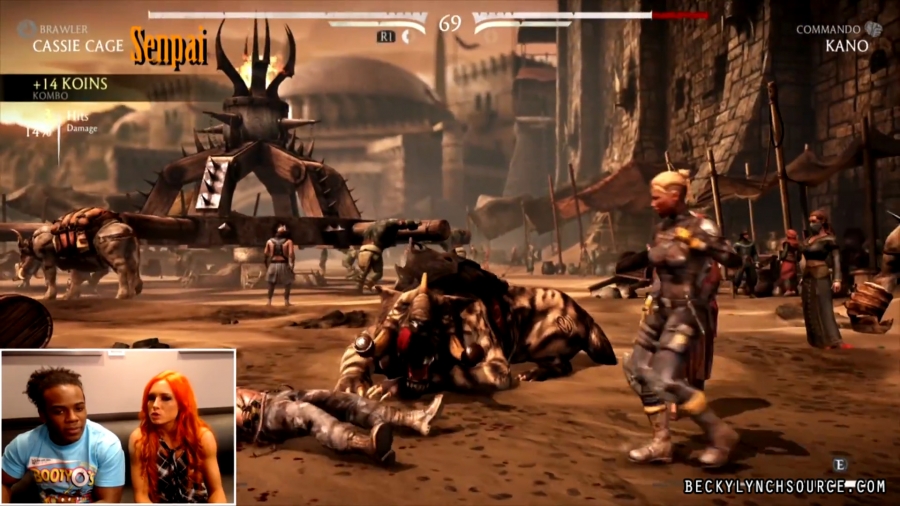Open the BECKYLYNCHSOURCE.COM watermark link
The height and width of the screenshot is (506, 900).
point(784,487)
